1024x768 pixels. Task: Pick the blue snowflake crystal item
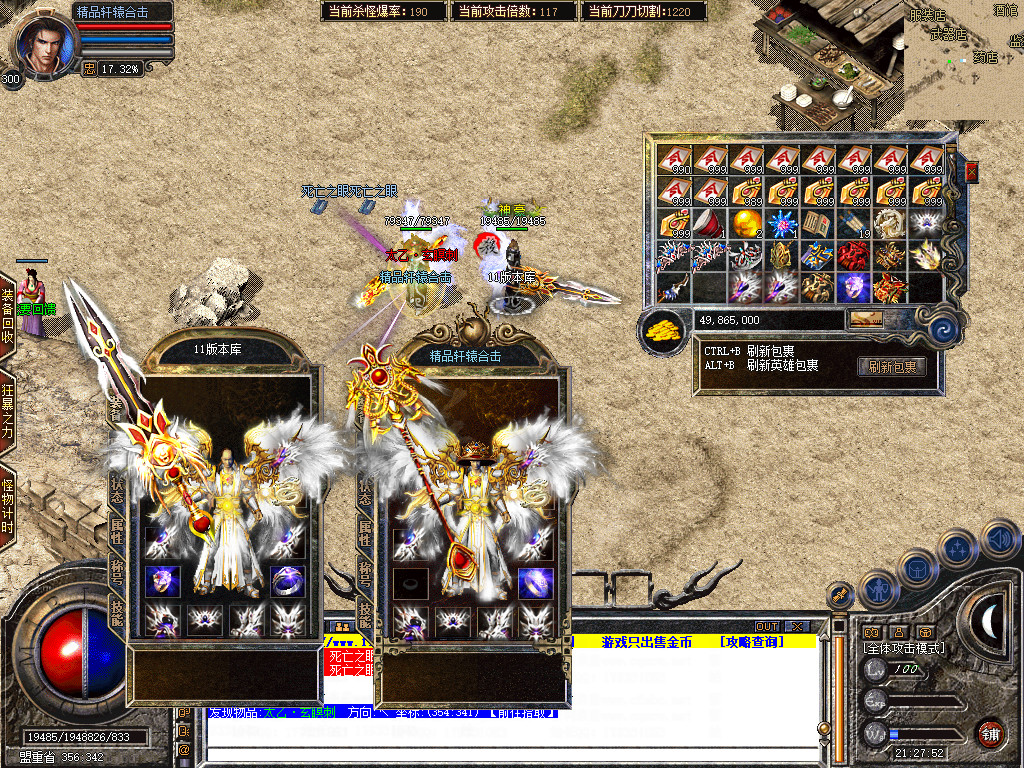tap(783, 223)
